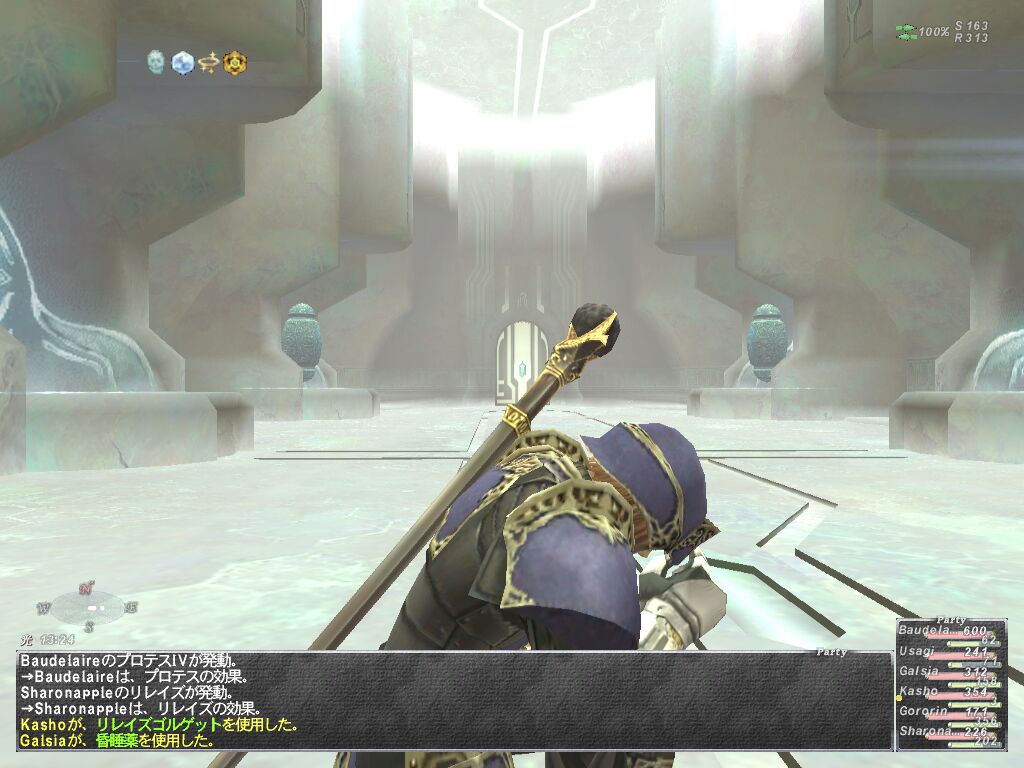Open the chat log window
Viewport: 1024px width, 768px height.
(x=454, y=701)
